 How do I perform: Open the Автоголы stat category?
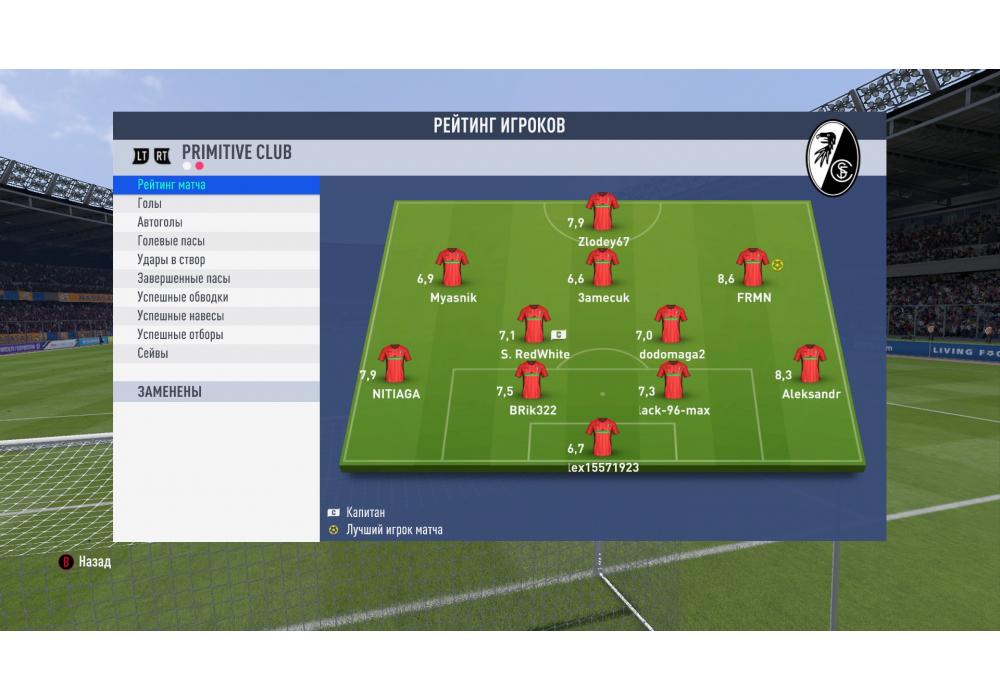coord(216,223)
